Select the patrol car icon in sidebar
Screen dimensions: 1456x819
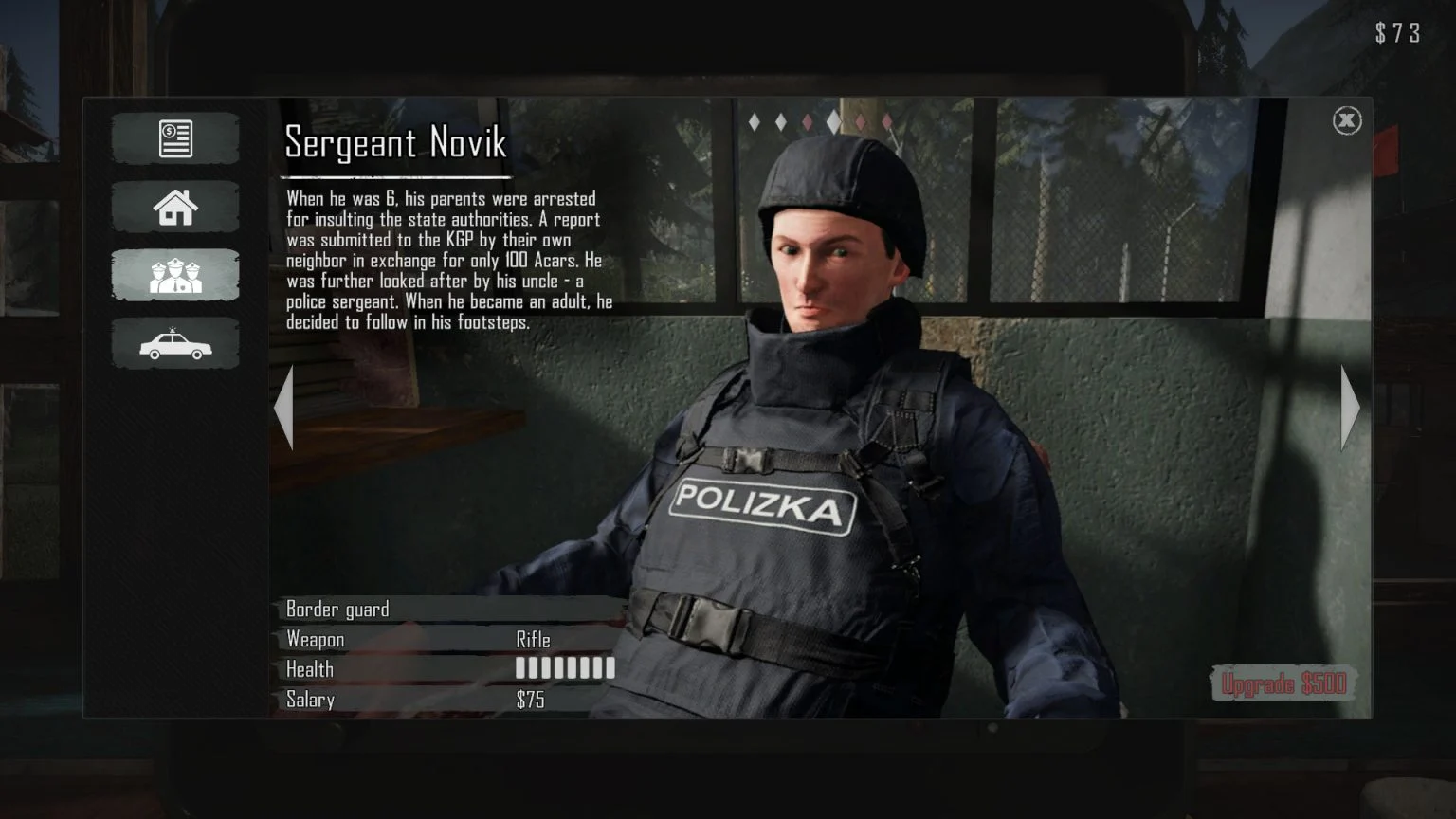pyautogui.click(x=174, y=343)
